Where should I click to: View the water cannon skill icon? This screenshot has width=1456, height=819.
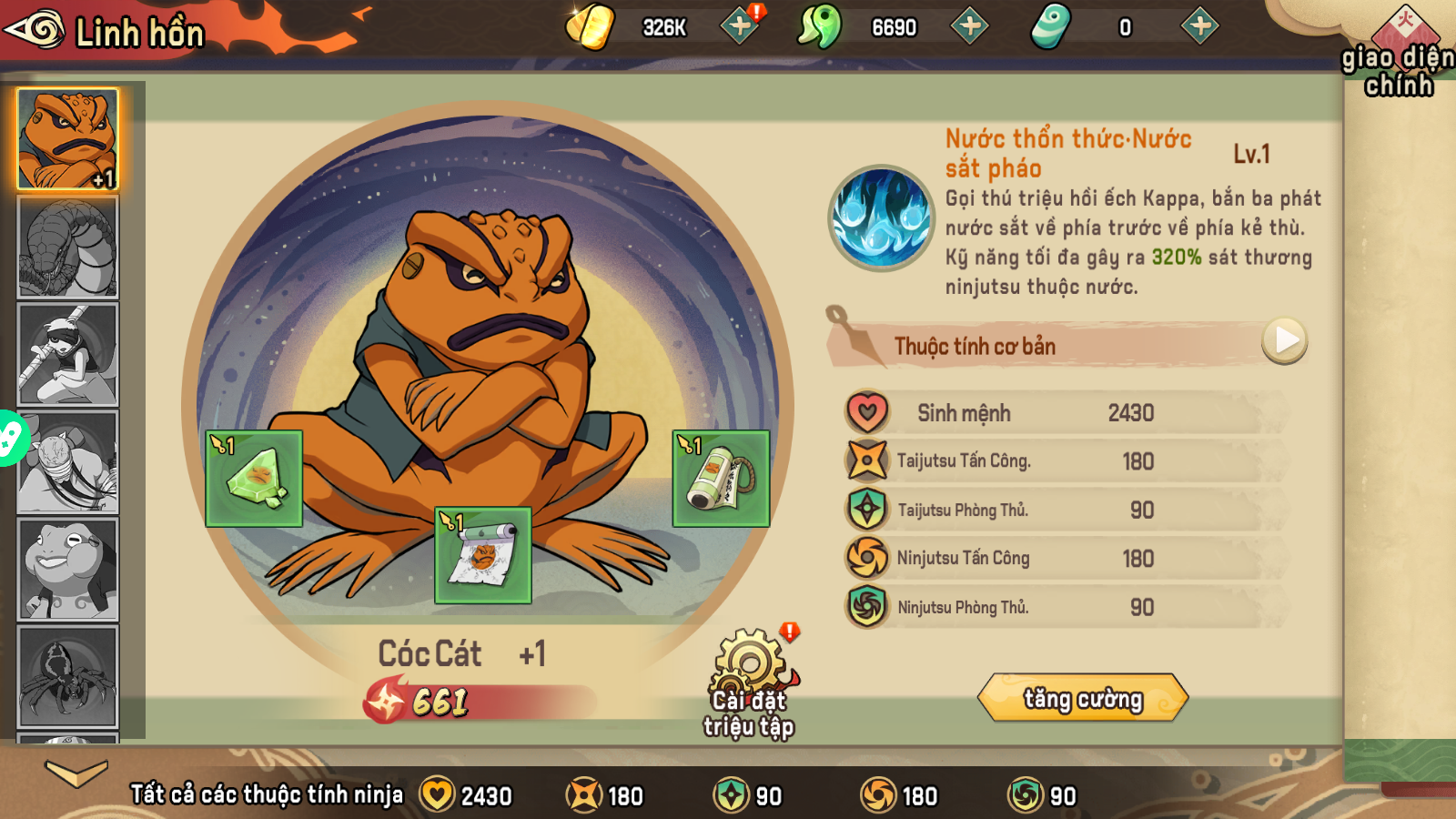(x=881, y=218)
